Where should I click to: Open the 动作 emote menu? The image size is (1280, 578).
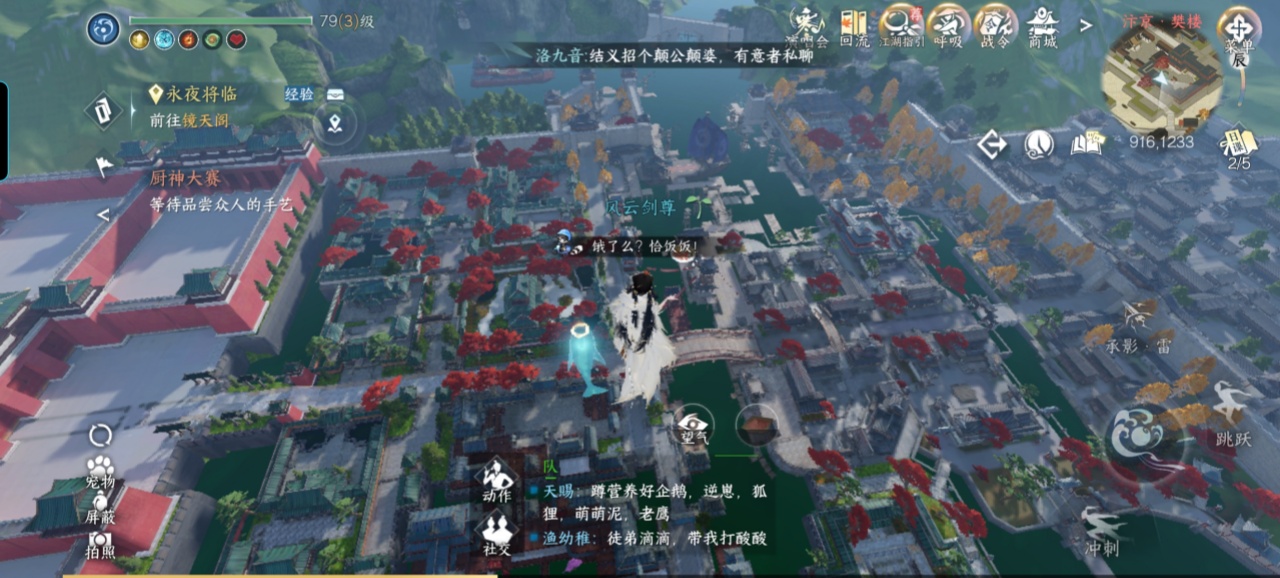[x=496, y=480]
